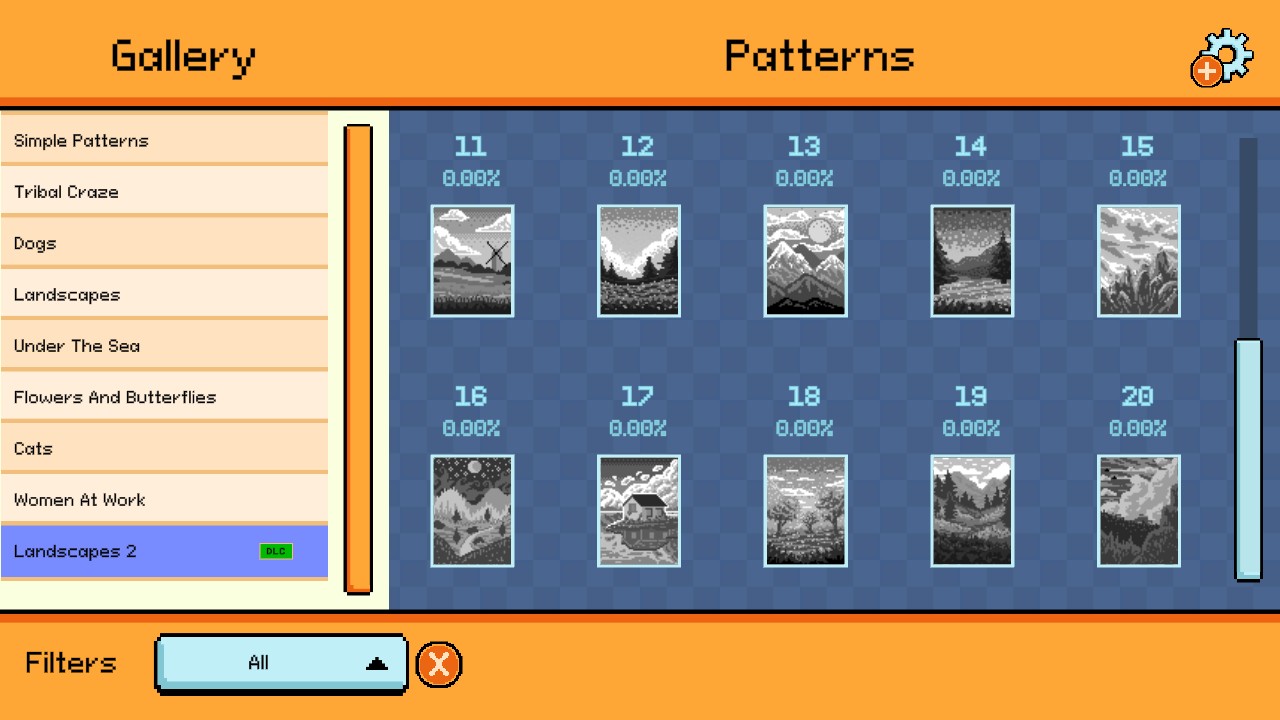Collapse the filter selector via its arrow
Viewport: 1280px width, 720px height.
pos(375,662)
